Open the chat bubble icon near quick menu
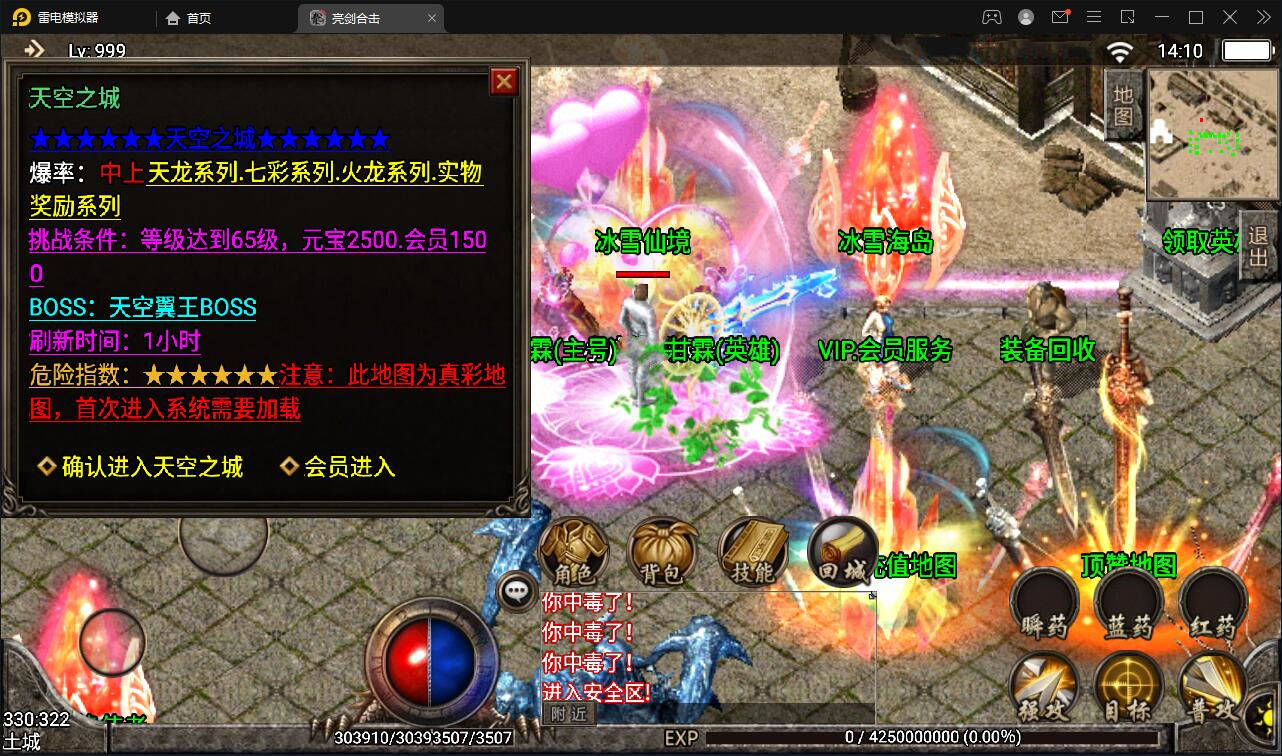Viewport: 1282px width, 756px height. [x=516, y=591]
